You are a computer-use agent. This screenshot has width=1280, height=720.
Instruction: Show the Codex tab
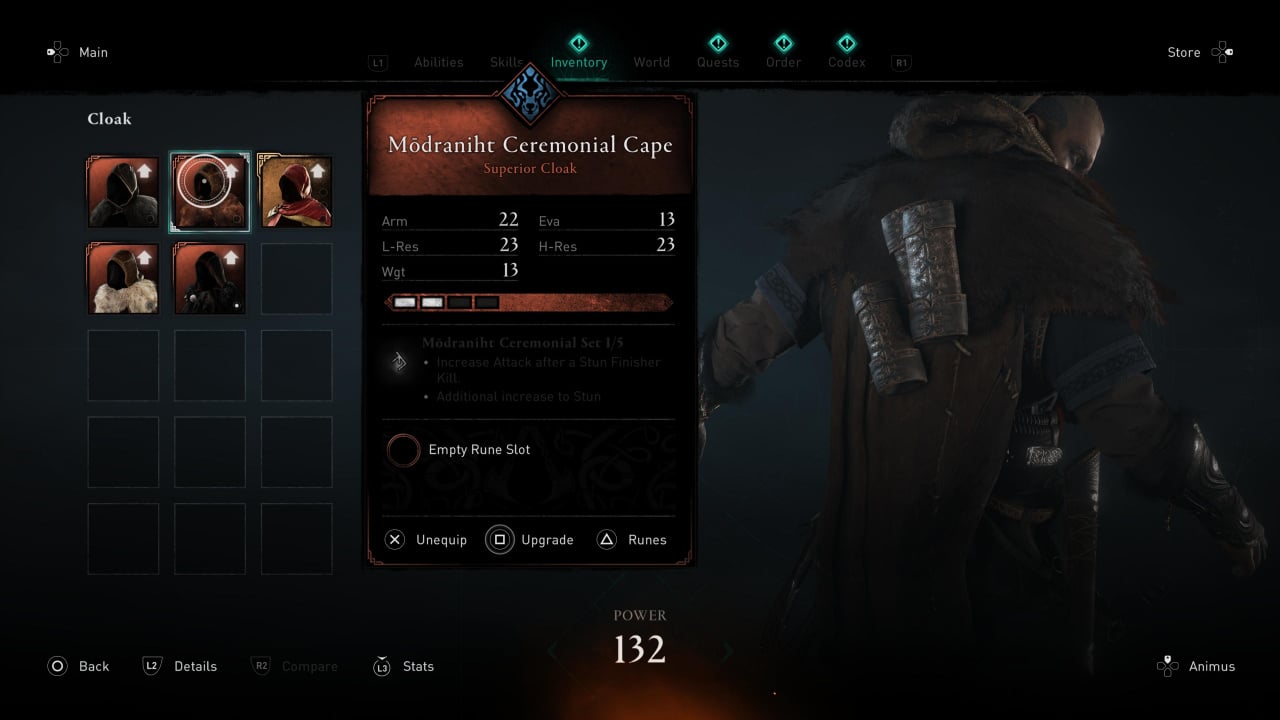(846, 62)
